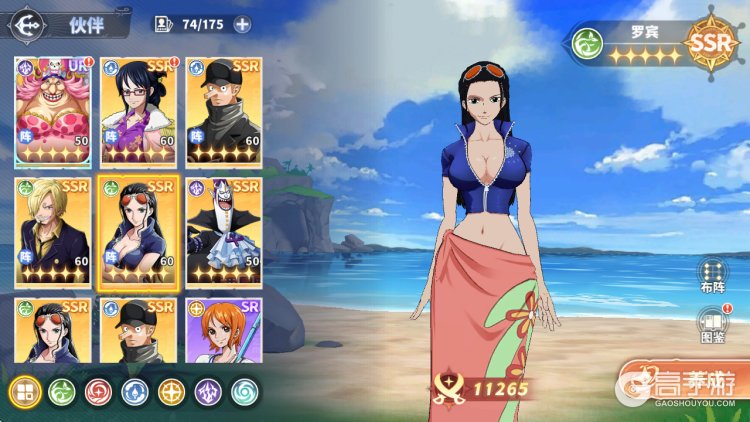Select the capped man card showing level 60
The image size is (750, 422).
(224, 110)
